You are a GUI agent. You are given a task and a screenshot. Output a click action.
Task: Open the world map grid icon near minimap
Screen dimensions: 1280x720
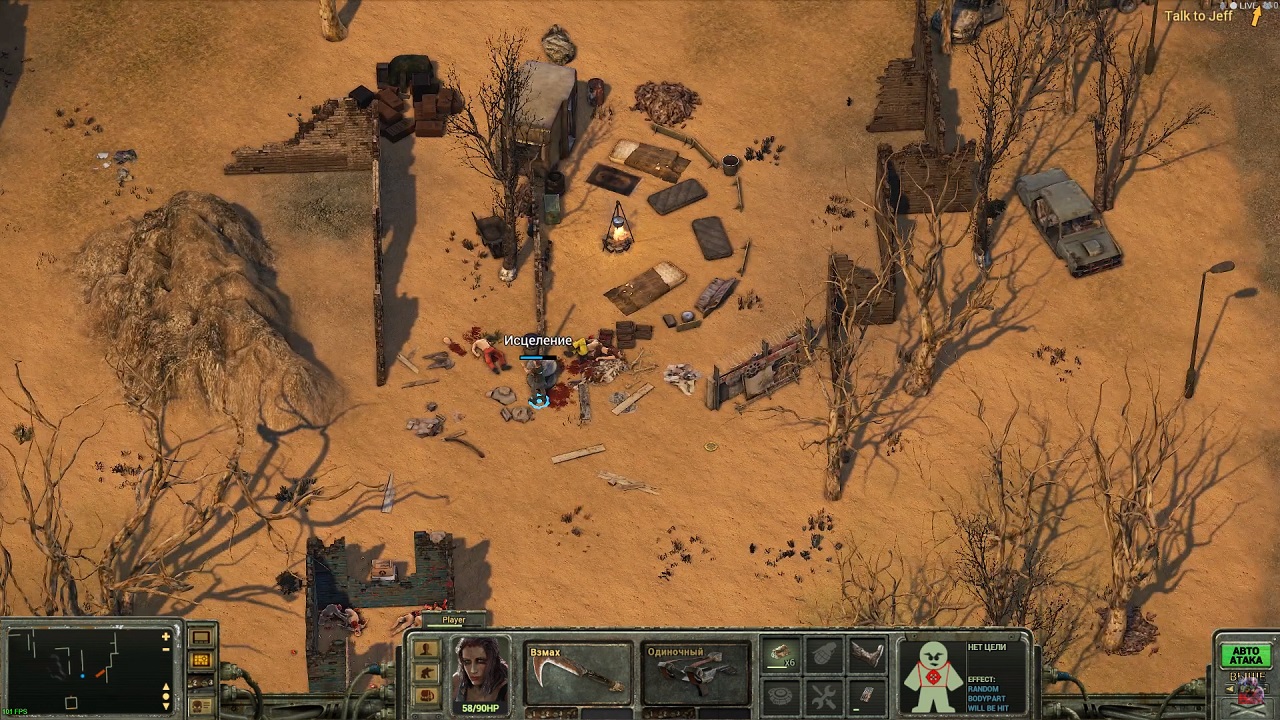point(202,659)
